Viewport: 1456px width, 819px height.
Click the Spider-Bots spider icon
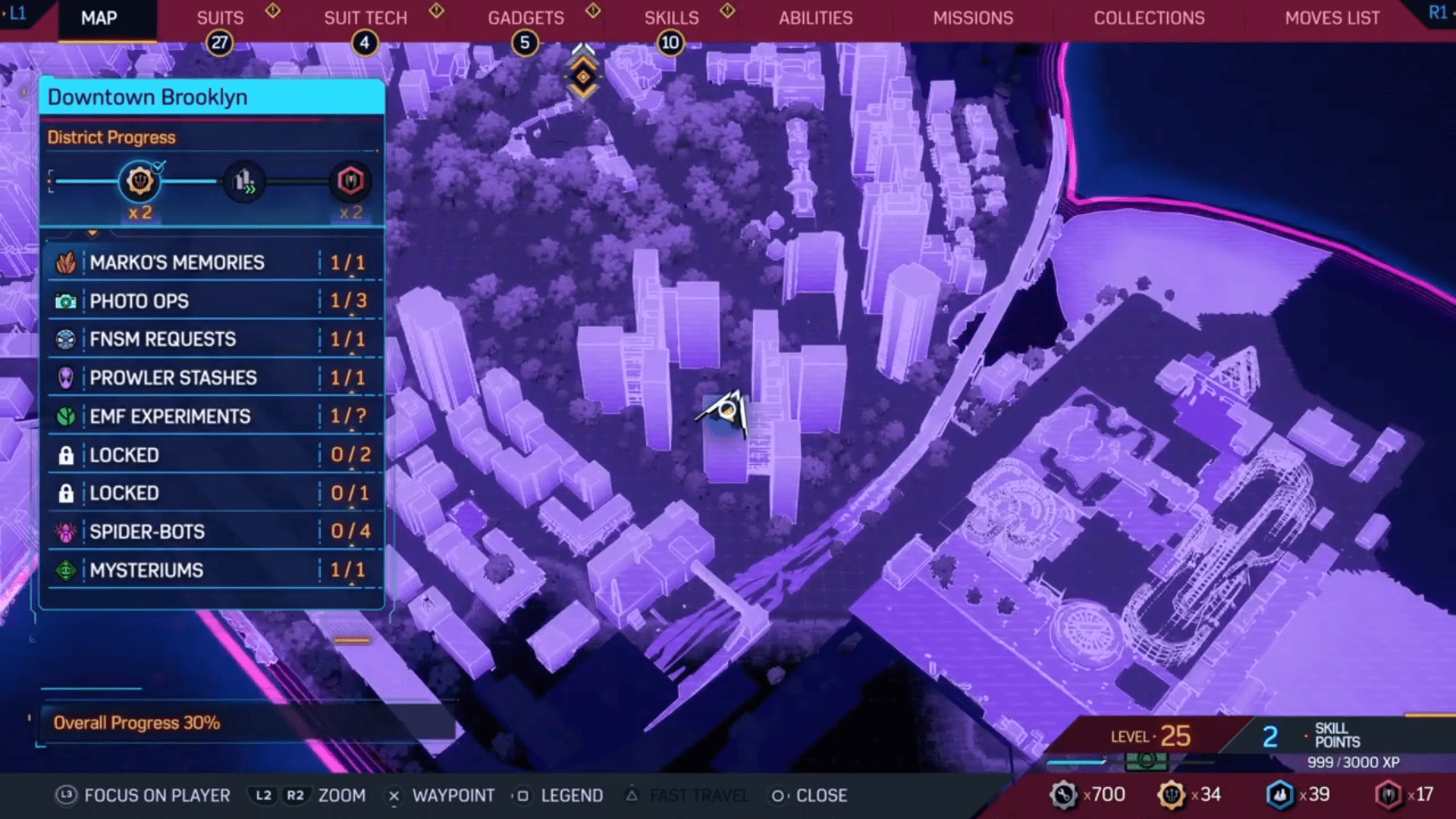[67, 532]
